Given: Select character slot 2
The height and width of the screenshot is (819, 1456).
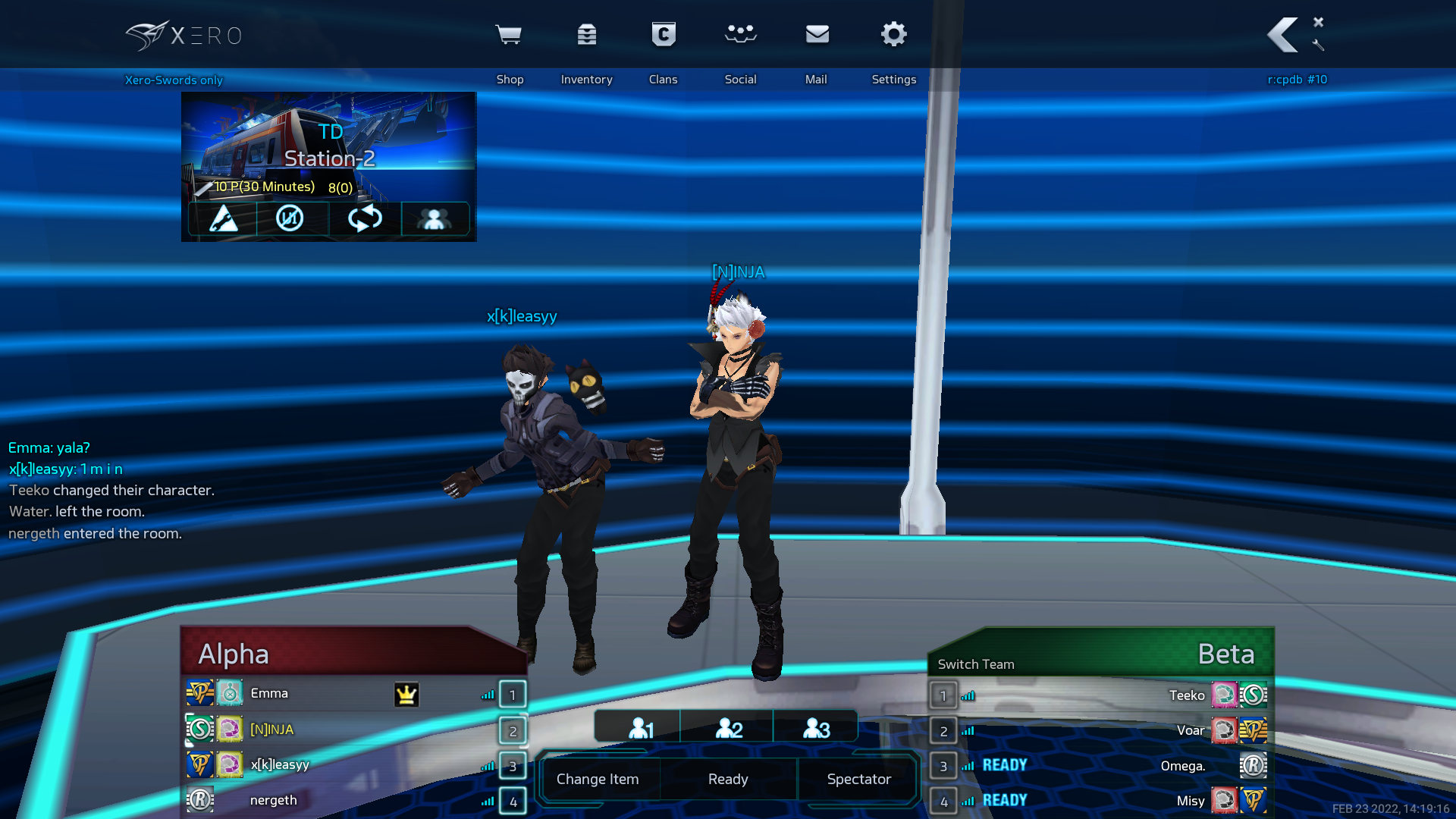Looking at the screenshot, I should point(729,728).
